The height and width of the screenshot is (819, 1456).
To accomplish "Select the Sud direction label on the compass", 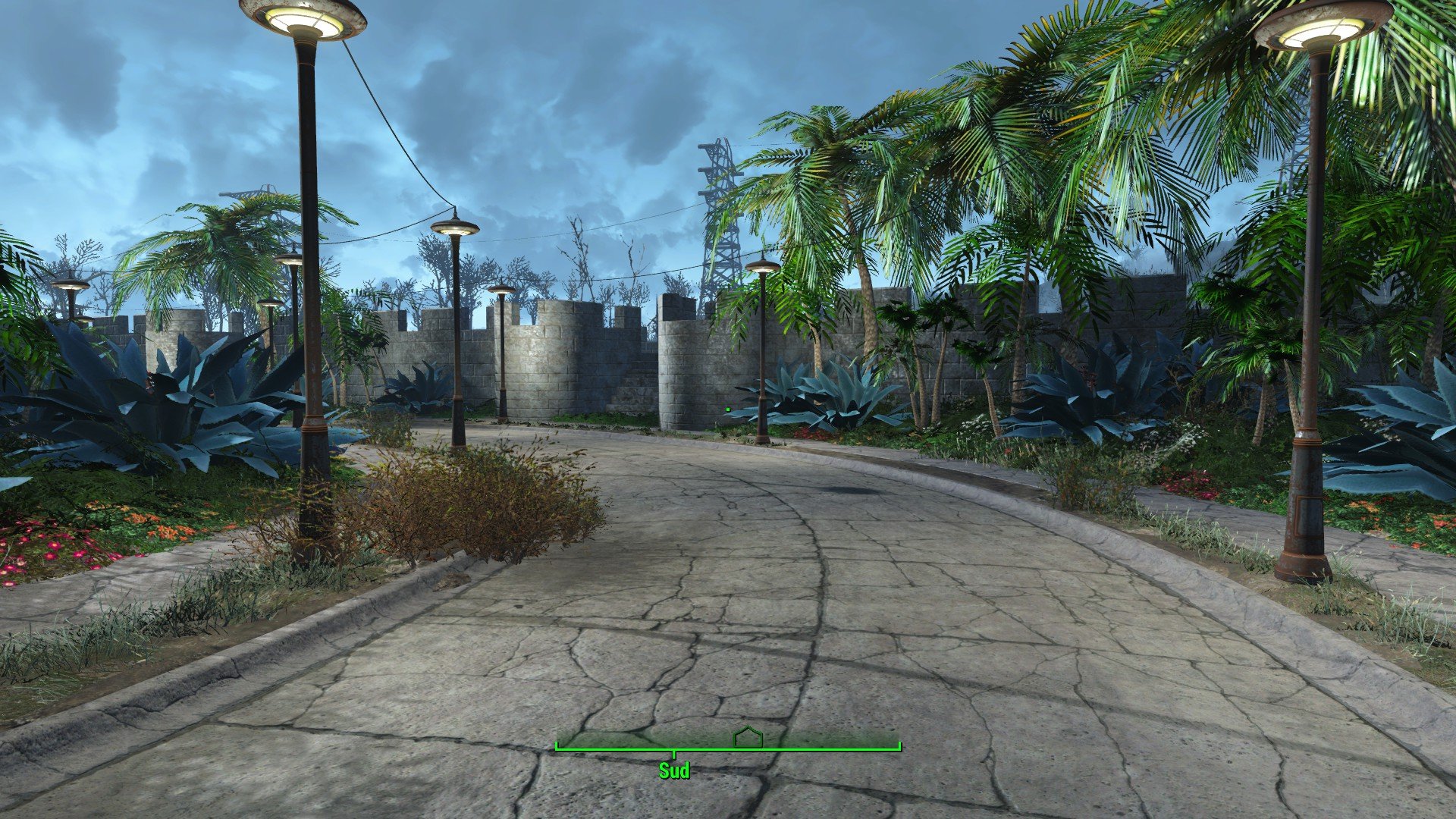I will 674,771.
